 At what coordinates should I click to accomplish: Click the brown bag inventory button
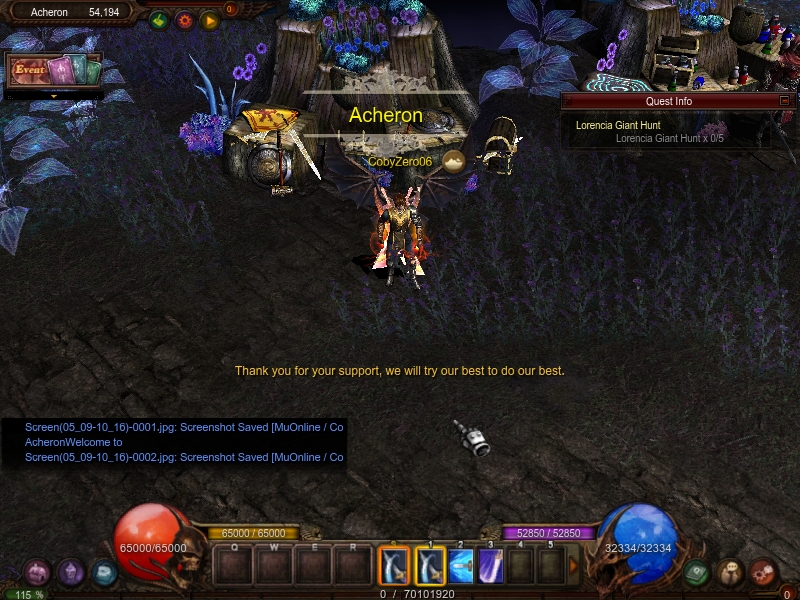tap(731, 572)
